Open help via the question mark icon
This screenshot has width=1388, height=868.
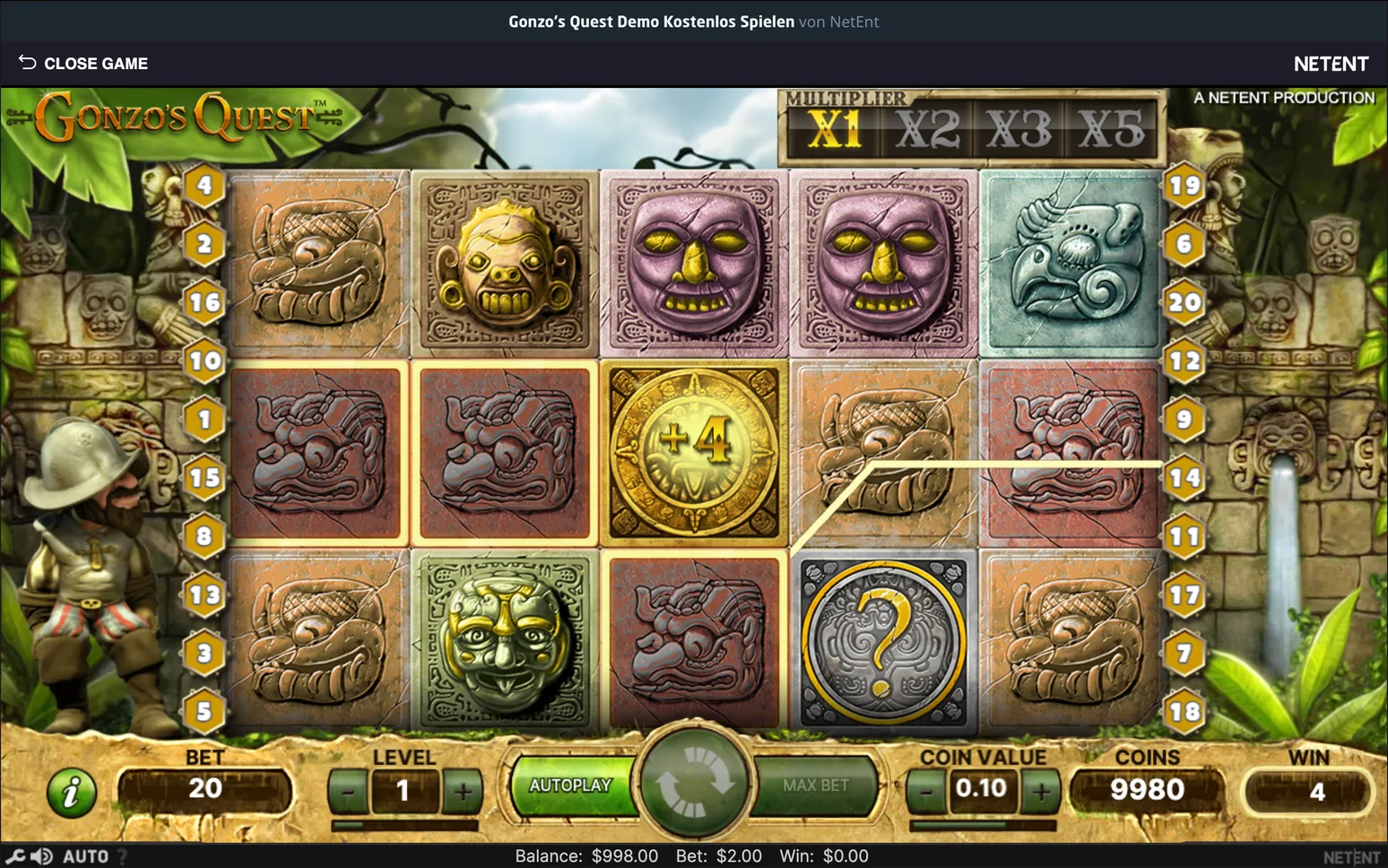pyautogui.click(x=123, y=856)
